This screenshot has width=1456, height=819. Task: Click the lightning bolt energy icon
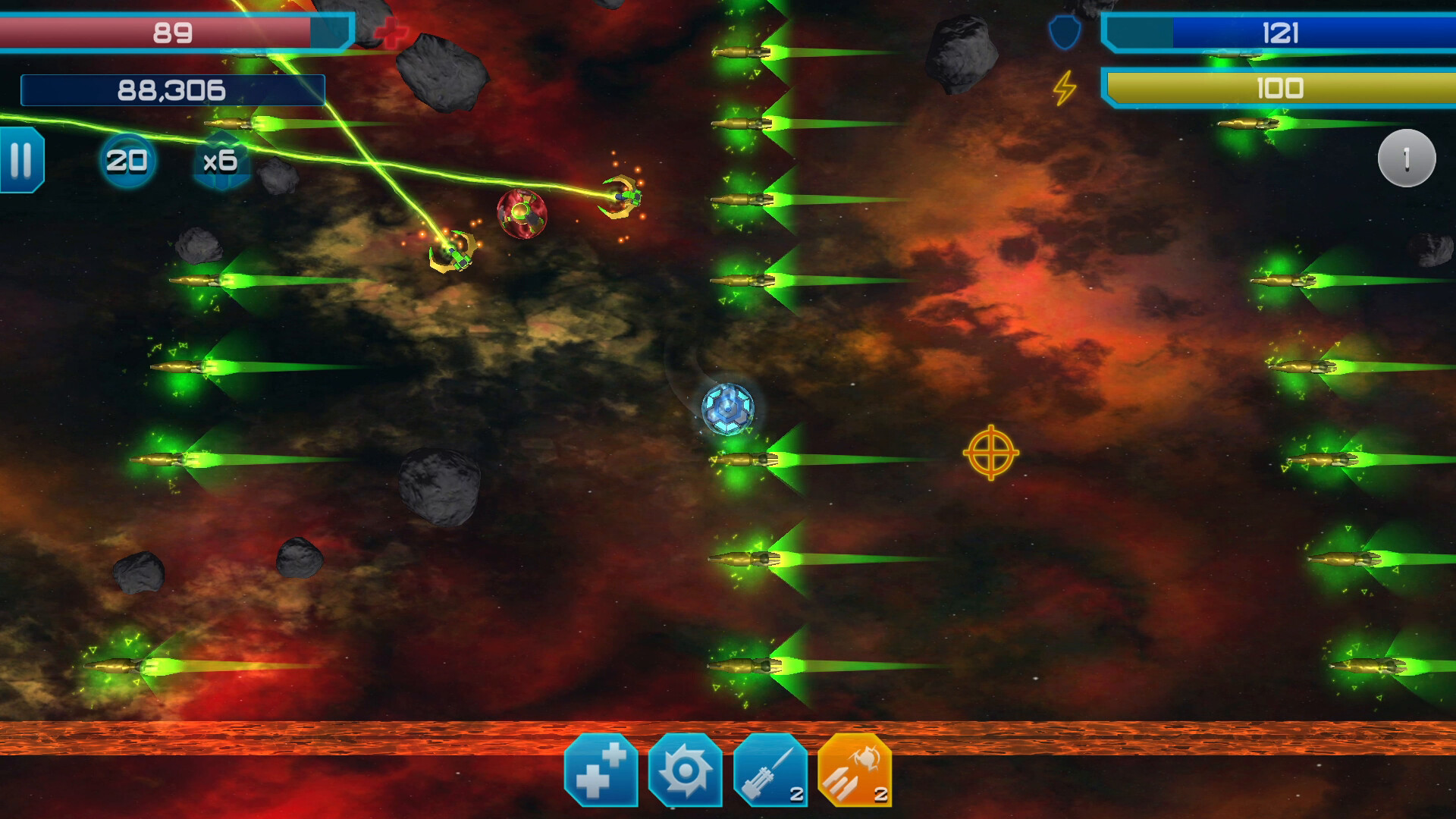point(1064,89)
